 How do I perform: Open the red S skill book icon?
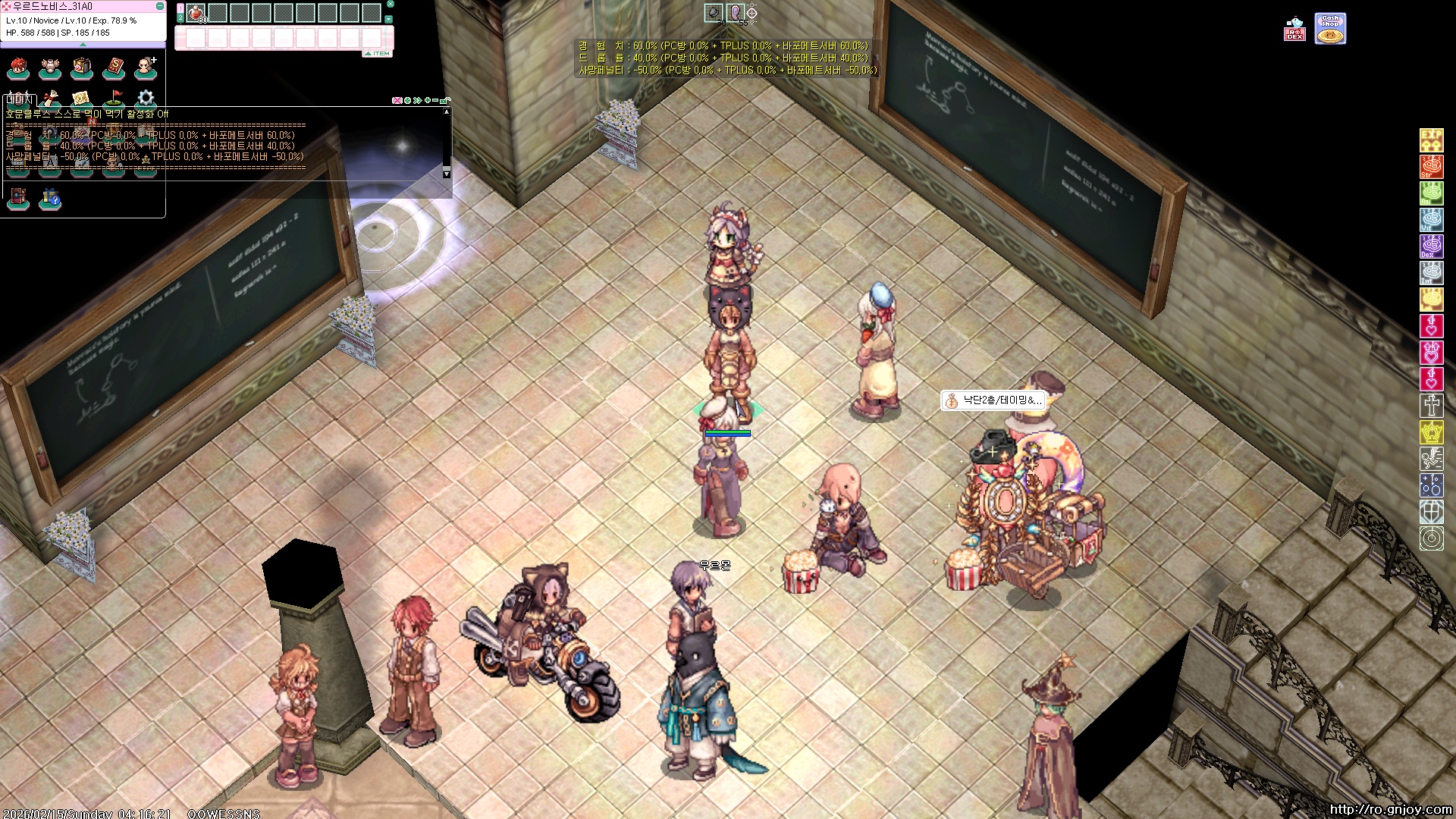114,68
